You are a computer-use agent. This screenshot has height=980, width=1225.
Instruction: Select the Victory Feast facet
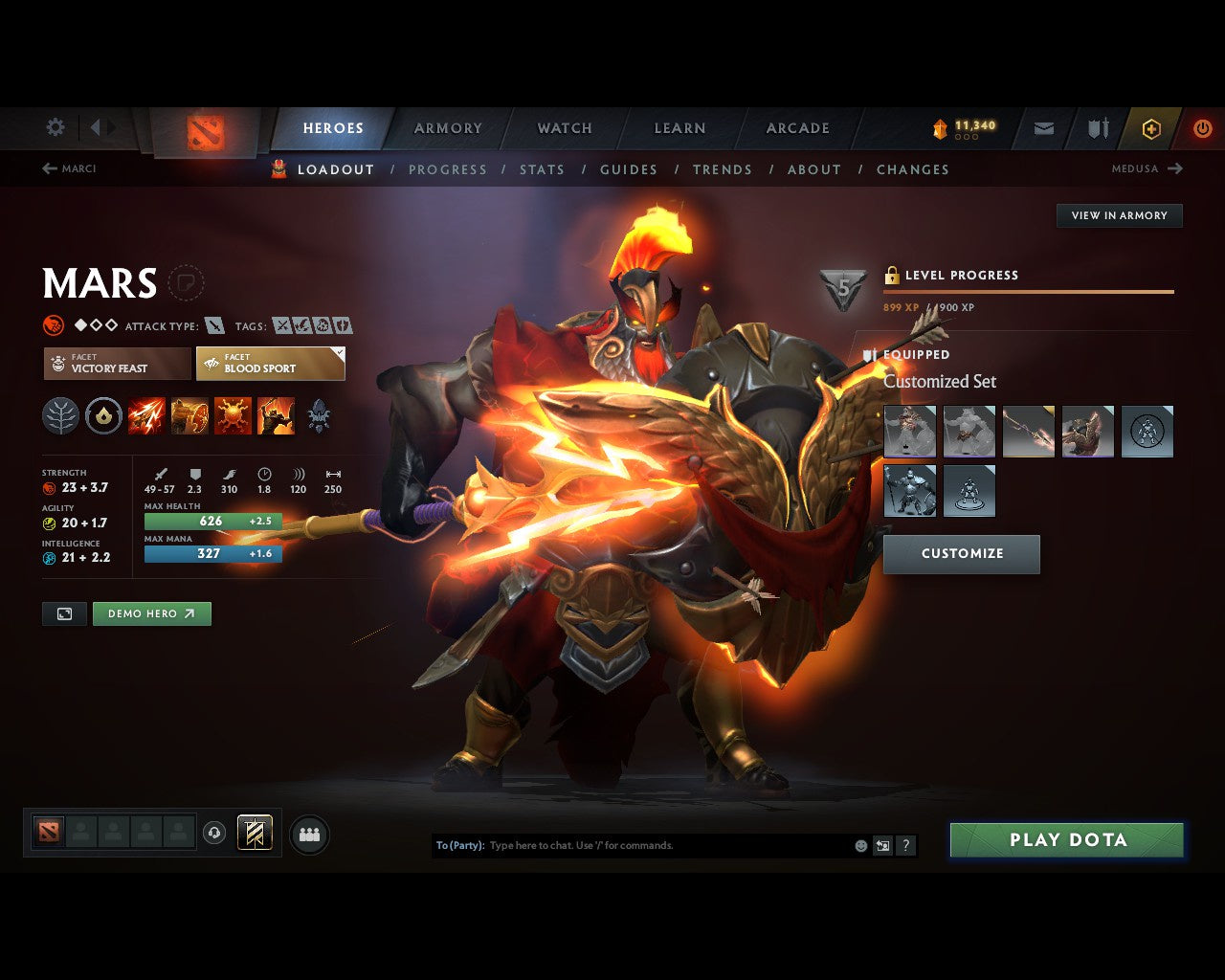116,364
